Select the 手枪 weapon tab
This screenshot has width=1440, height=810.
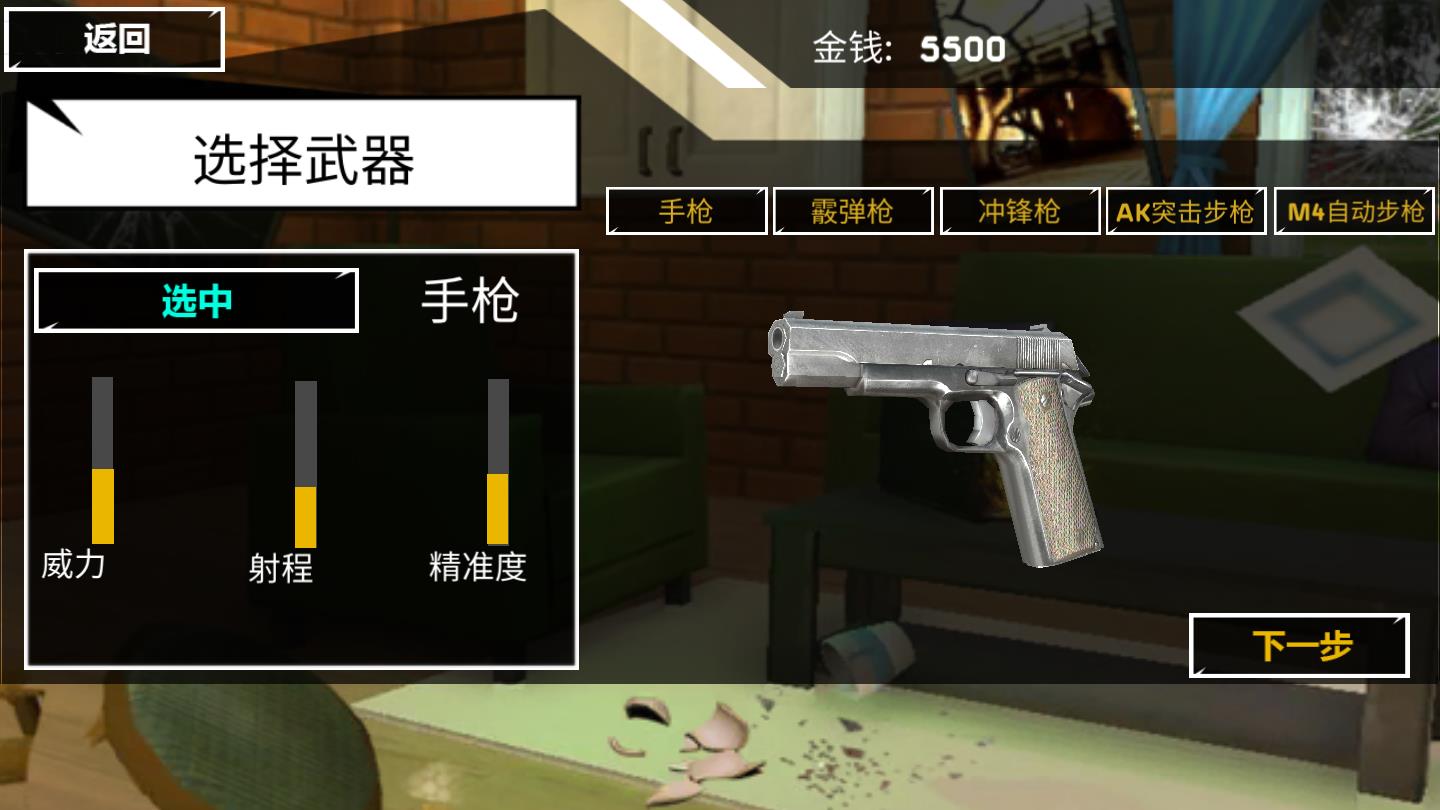(x=687, y=211)
